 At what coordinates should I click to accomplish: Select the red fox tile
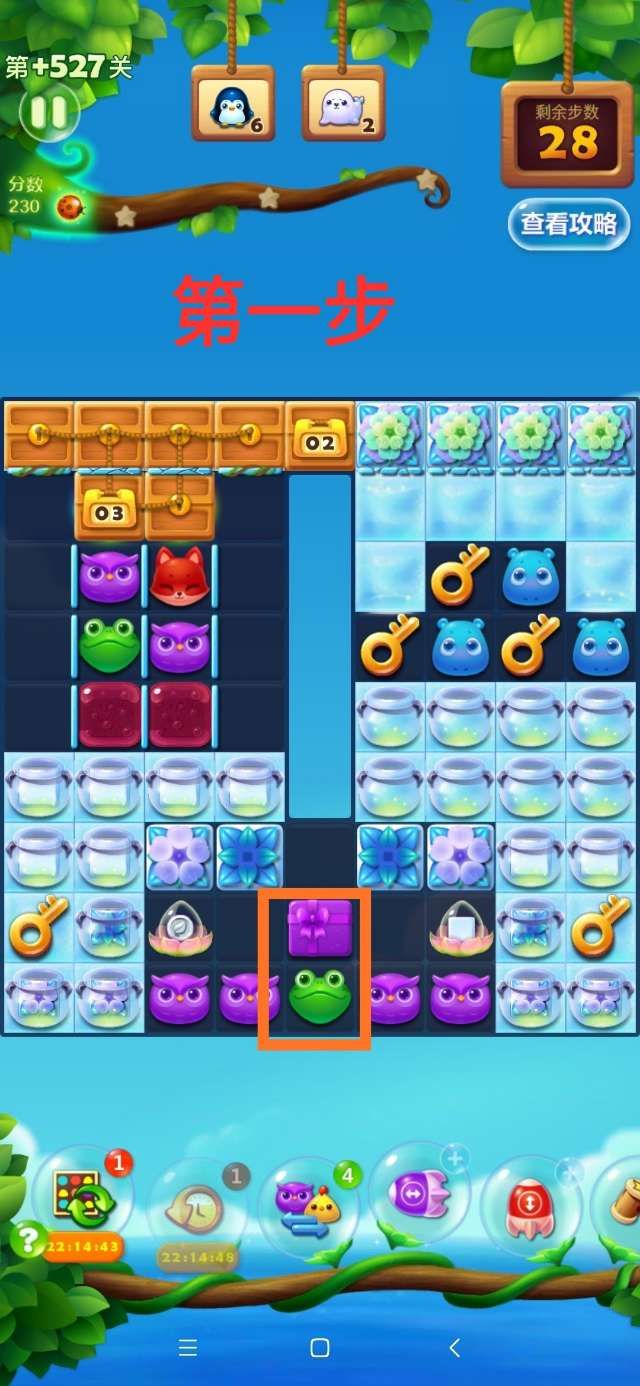tap(178, 575)
